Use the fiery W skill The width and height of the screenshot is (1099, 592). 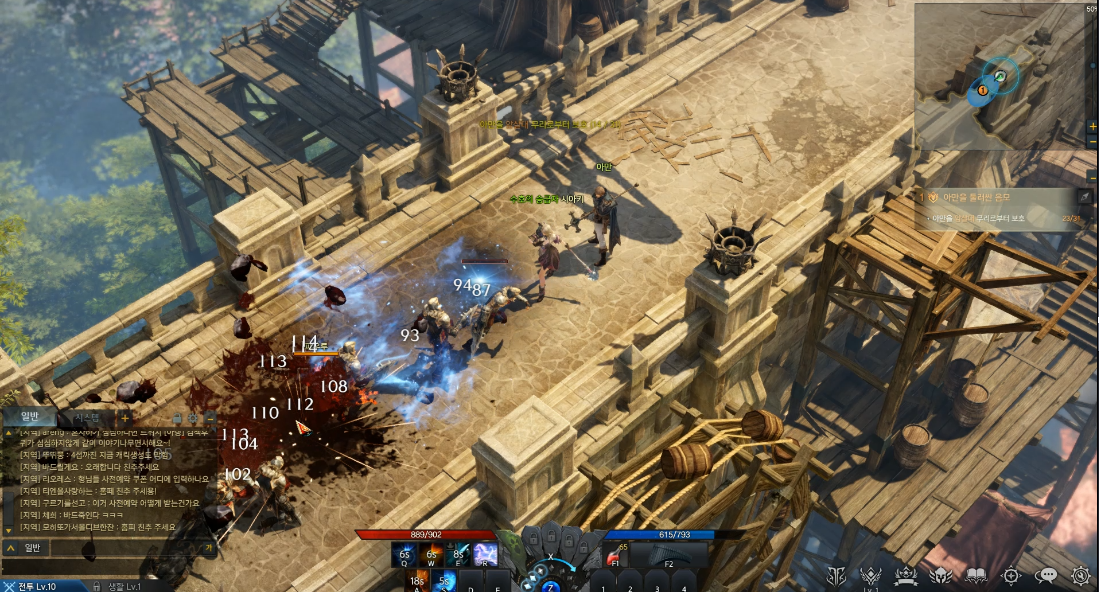tap(433, 555)
